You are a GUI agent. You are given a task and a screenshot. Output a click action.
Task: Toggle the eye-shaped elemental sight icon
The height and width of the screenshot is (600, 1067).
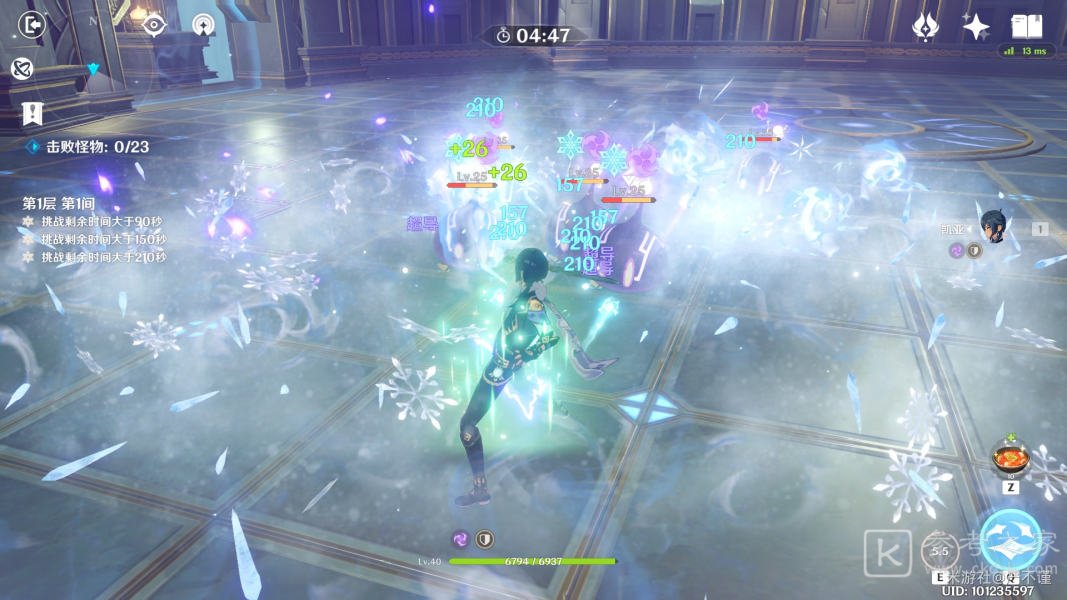[154, 25]
